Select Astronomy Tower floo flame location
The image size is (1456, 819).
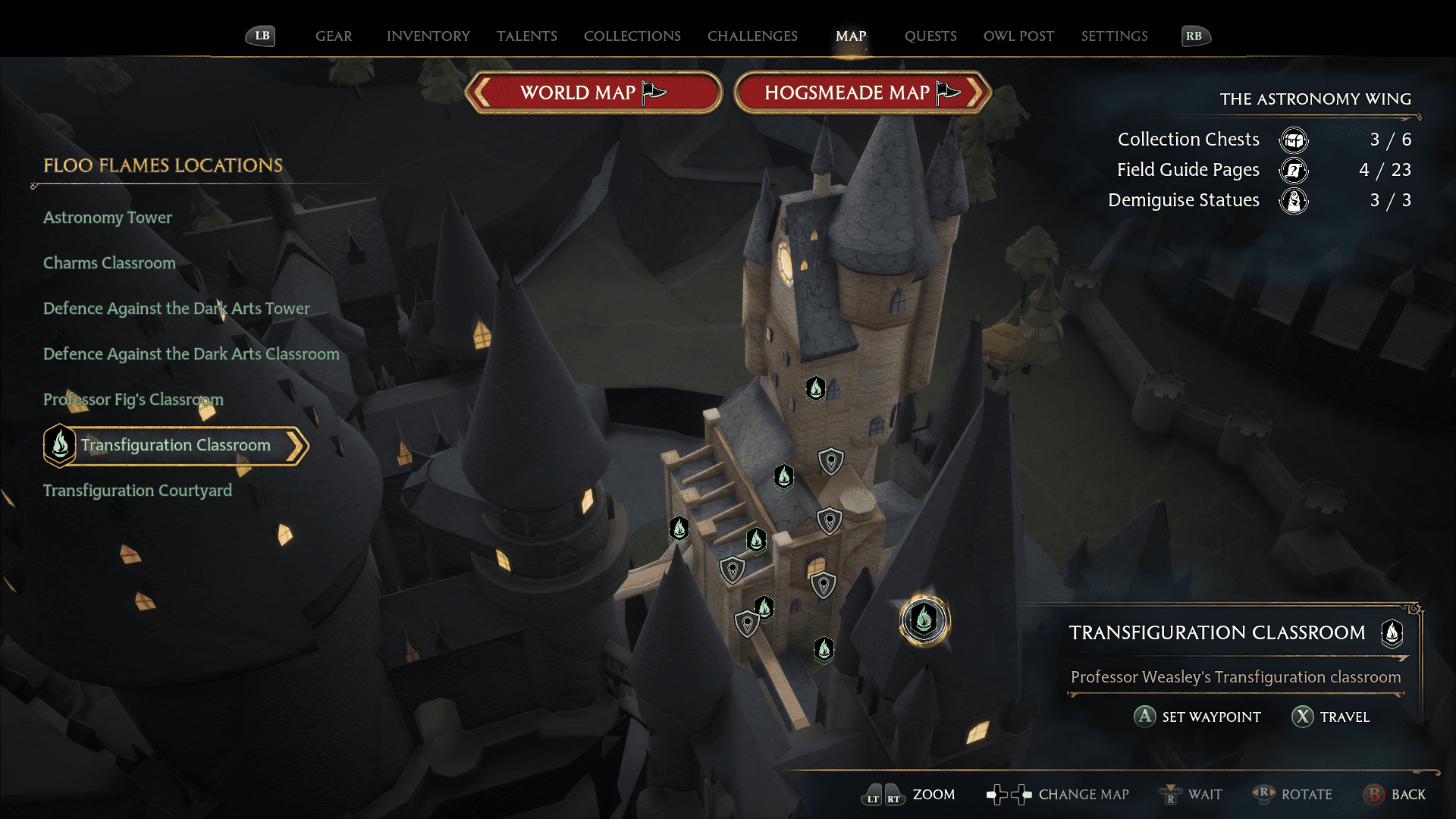click(x=108, y=218)
